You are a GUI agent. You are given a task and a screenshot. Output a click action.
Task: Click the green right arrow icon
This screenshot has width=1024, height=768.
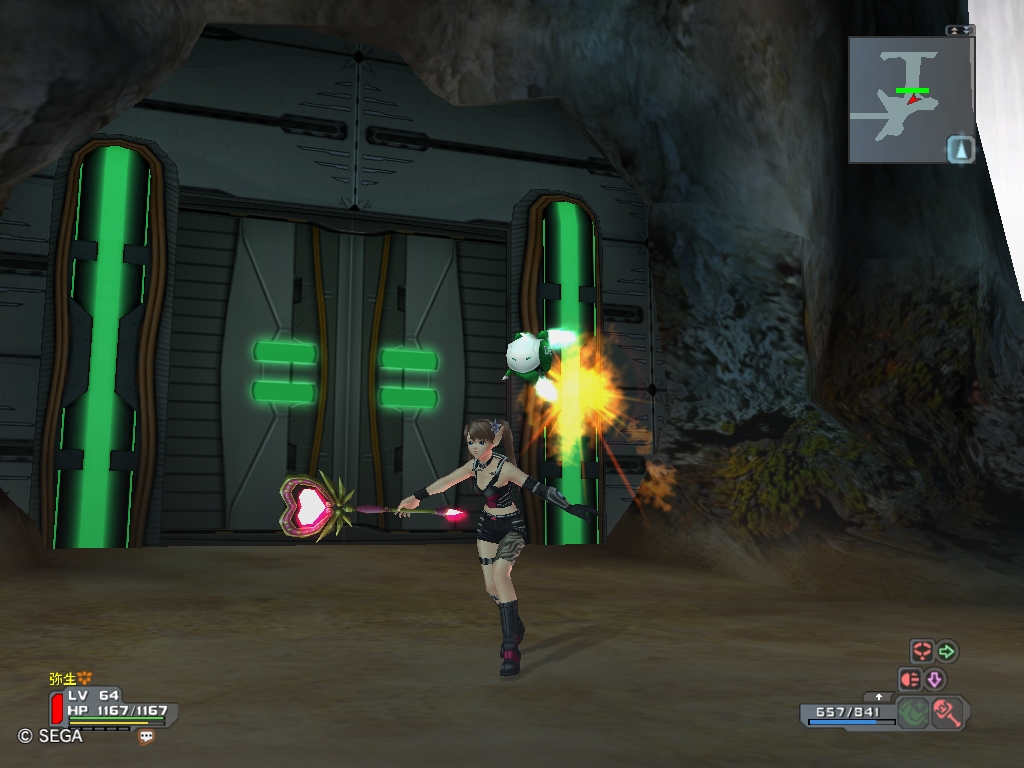(x=946, y=652)
